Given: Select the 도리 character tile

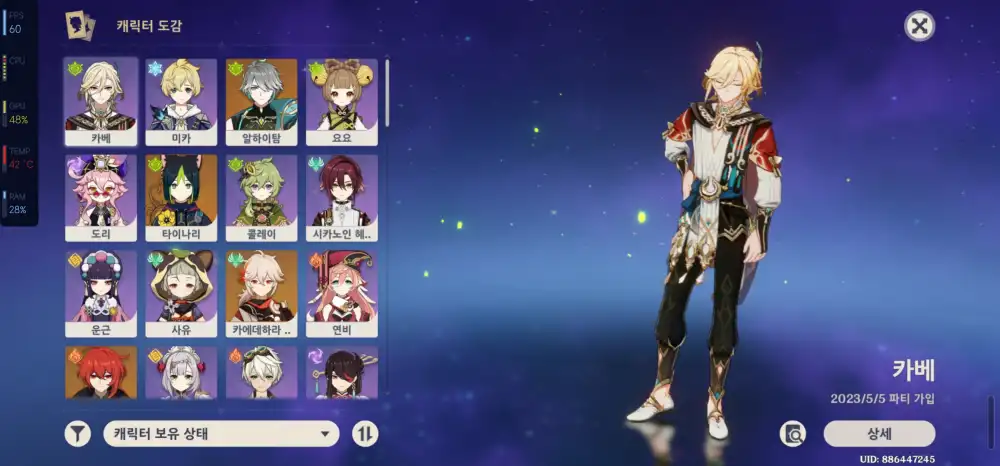Looking at the screenshot, I should pos(101,197).
